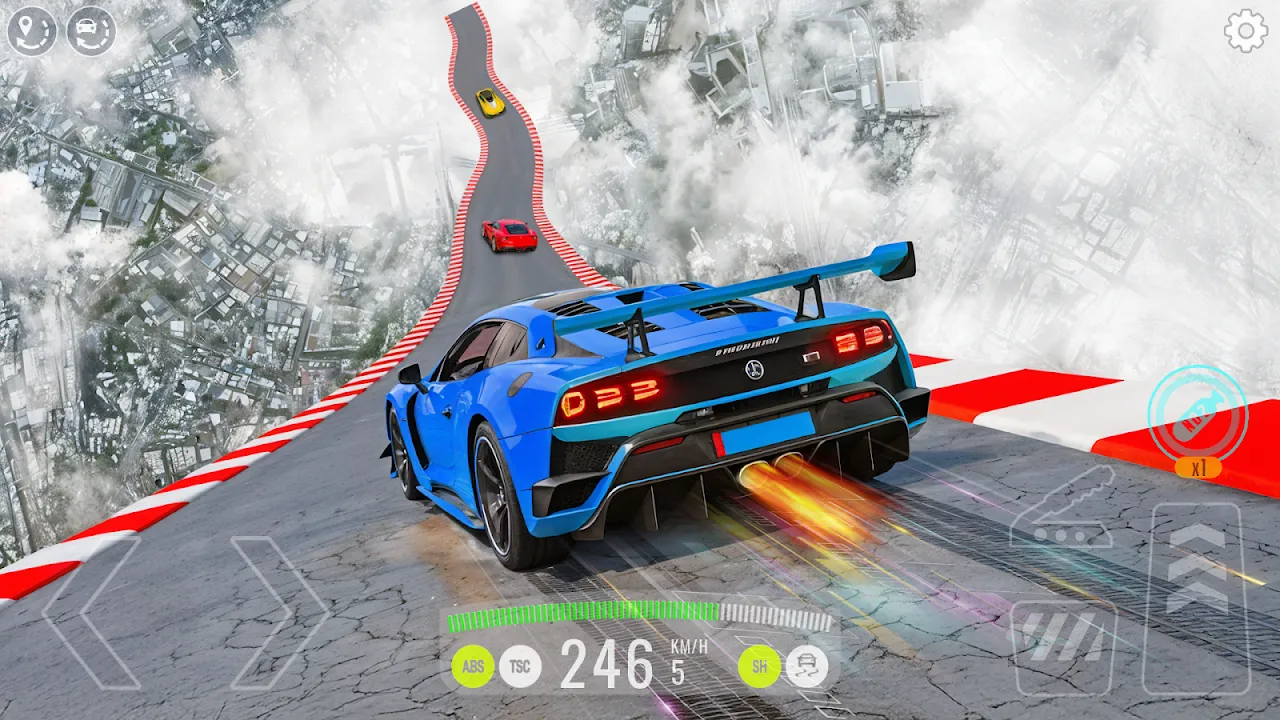This screenshot has height=720, width=1280.
Task: Open the settings gear menu
Action: tap(1245, 32)
